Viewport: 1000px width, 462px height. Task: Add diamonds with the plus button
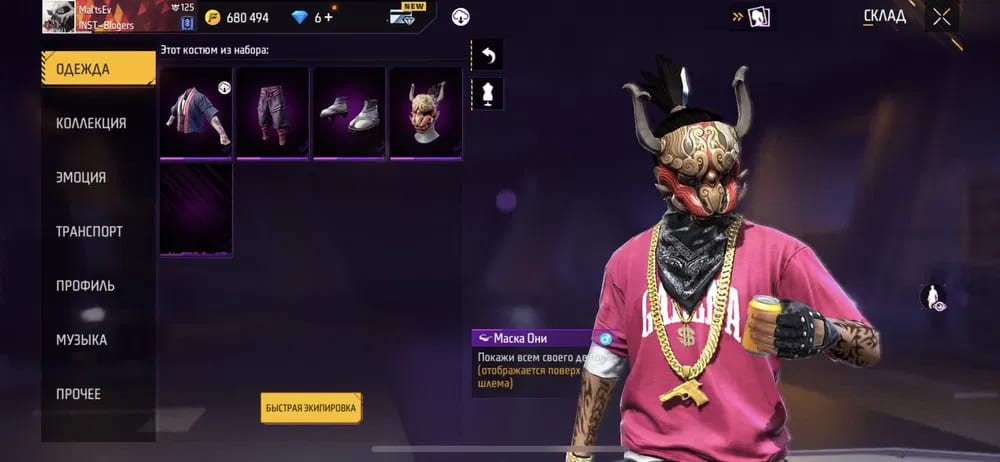[329, 17]
